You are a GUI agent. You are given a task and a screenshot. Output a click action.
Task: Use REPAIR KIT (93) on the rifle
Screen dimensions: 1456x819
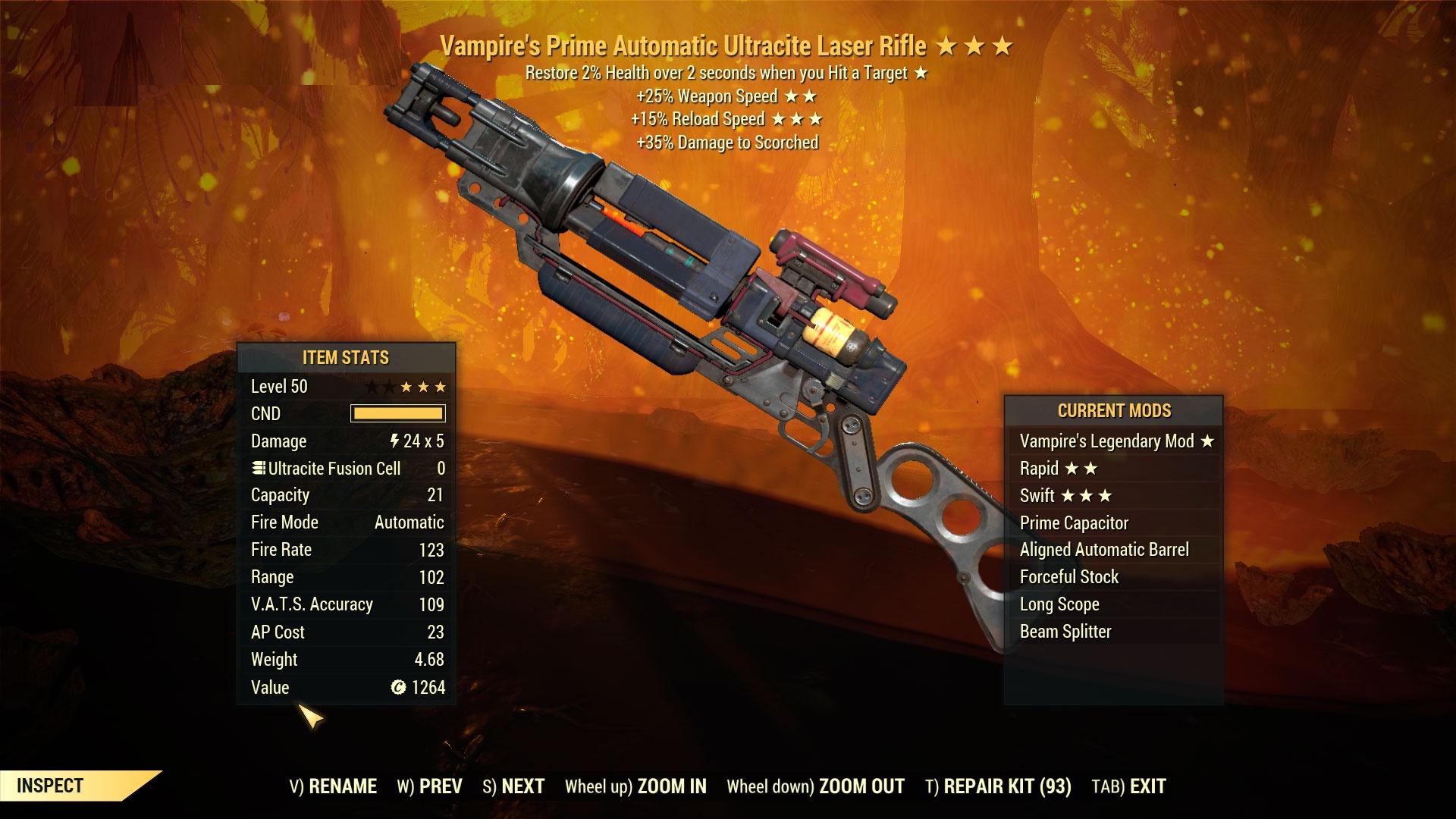[x=999, y=786]
